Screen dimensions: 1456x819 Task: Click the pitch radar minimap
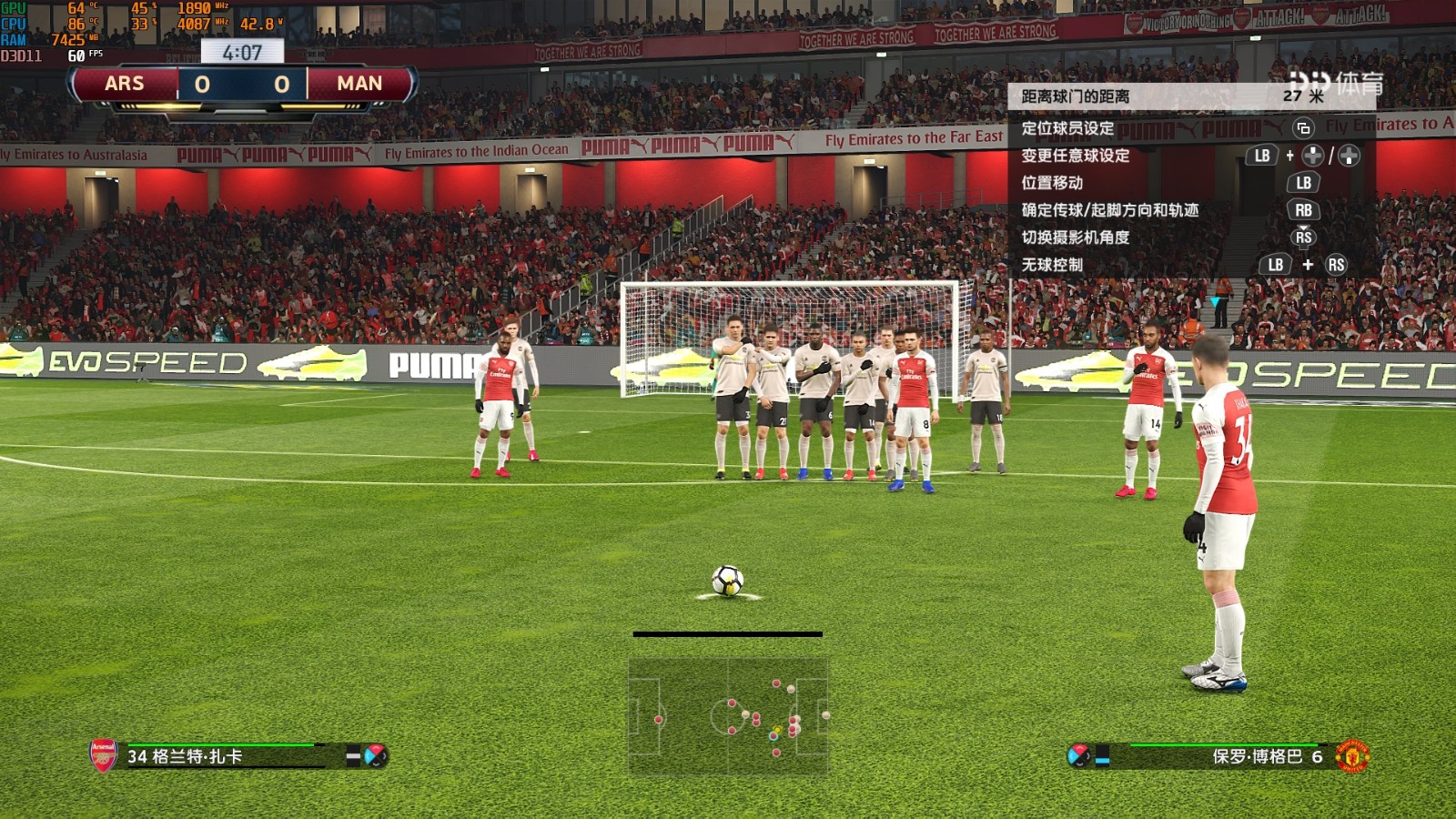coord(728,716)
